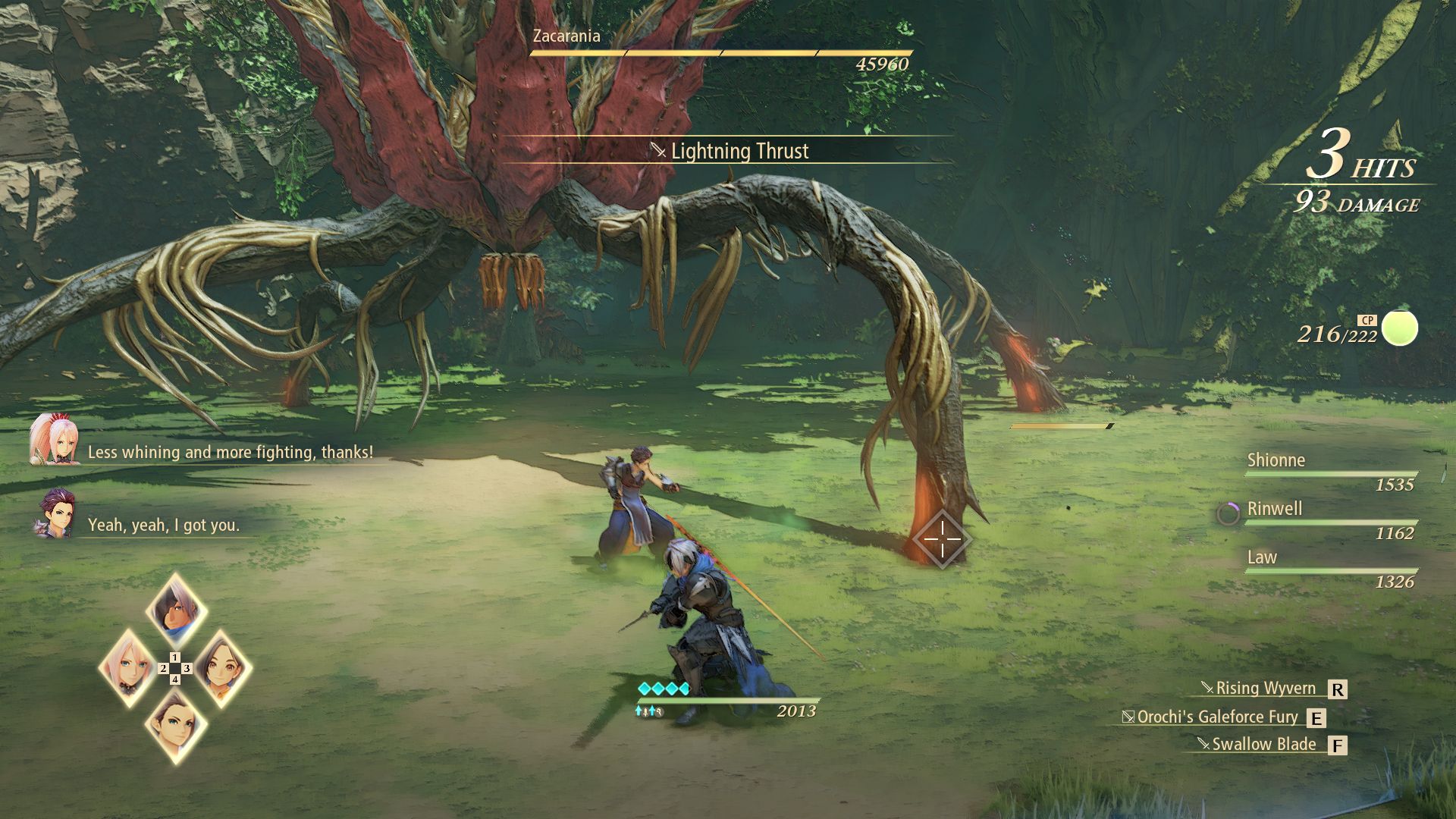Click Shionne's name in the party list
The image size is (1456, 819).
[x=1276, y=460]
